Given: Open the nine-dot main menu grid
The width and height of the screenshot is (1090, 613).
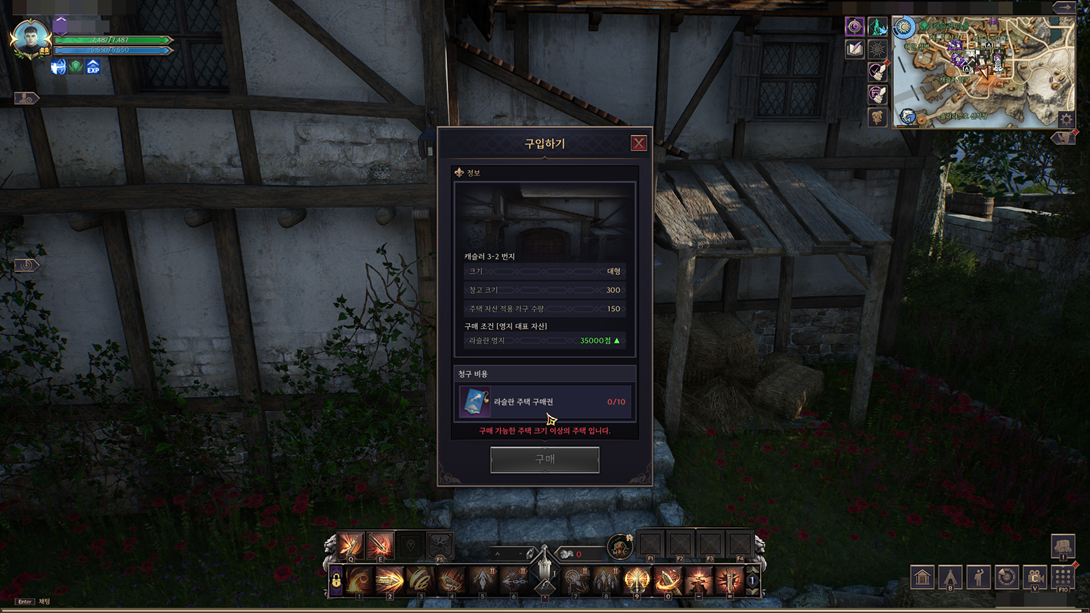Looking at the screenshot, I should point(1063,577).
